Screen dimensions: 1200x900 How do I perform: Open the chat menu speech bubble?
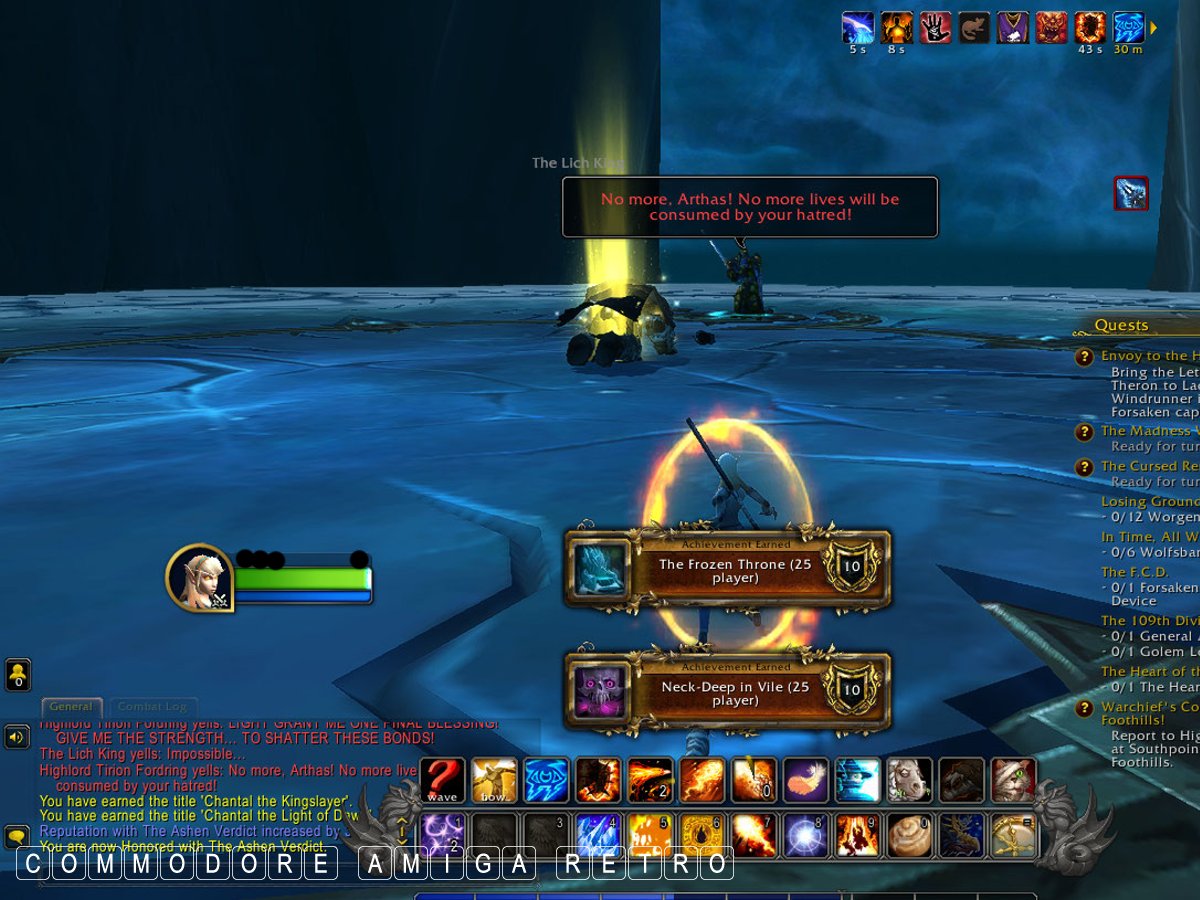17,836
